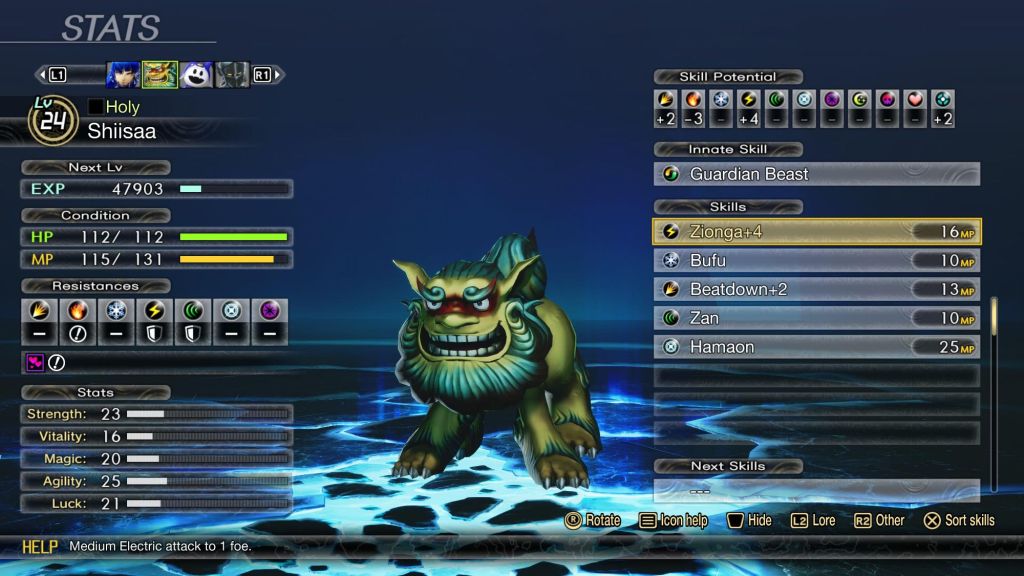Select the Zionga+4 skill row

click(x=816, y=232)
